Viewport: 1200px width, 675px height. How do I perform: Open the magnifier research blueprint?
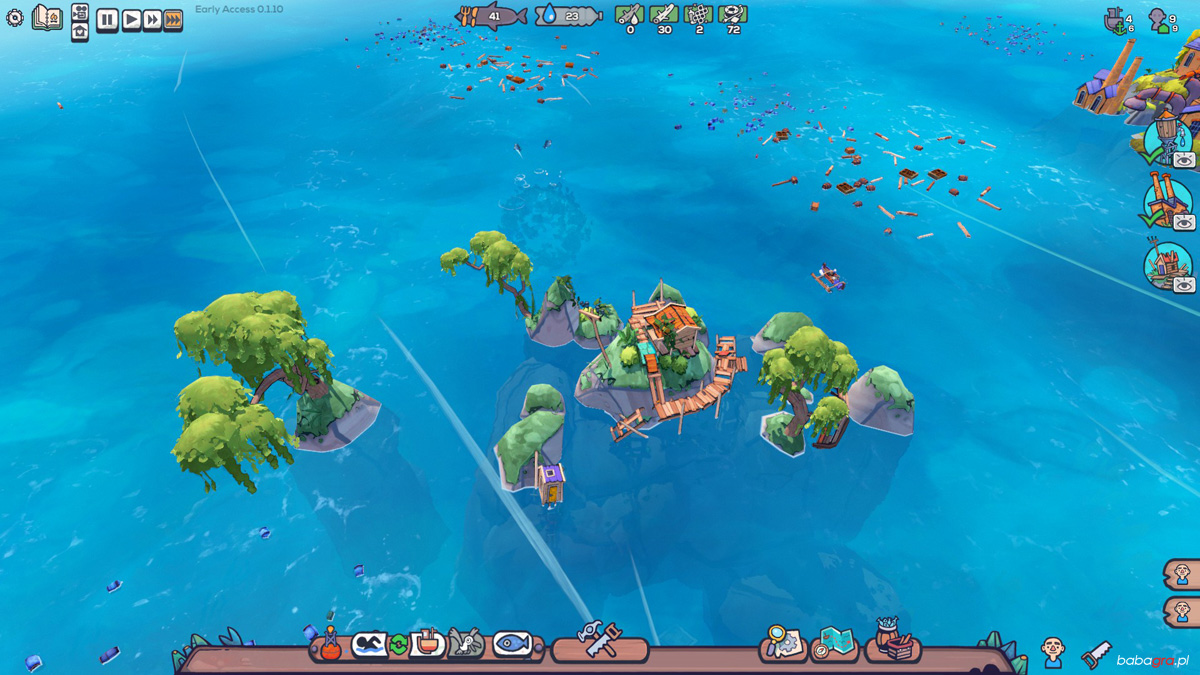782,643
